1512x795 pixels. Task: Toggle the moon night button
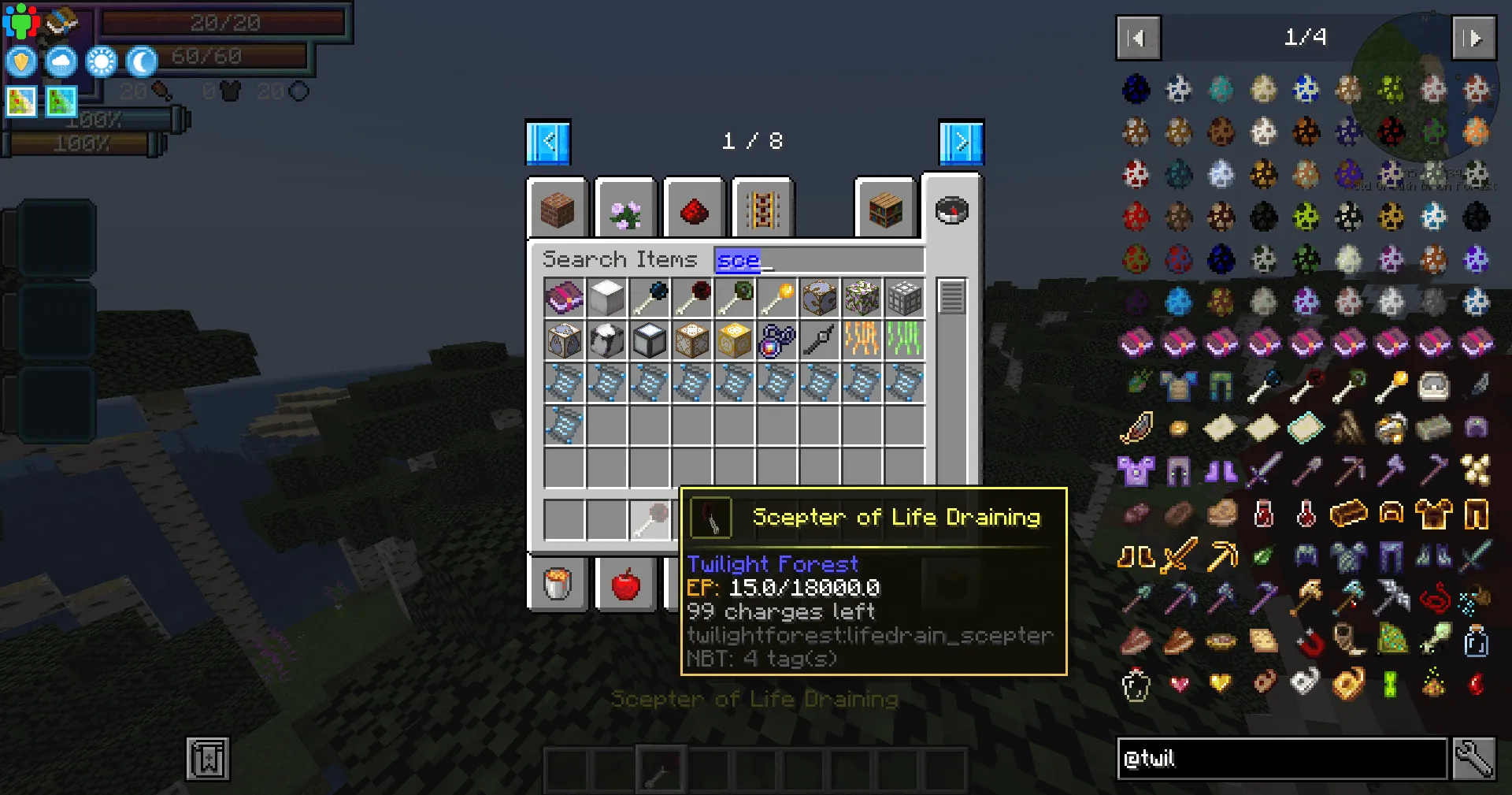(140, 61)
